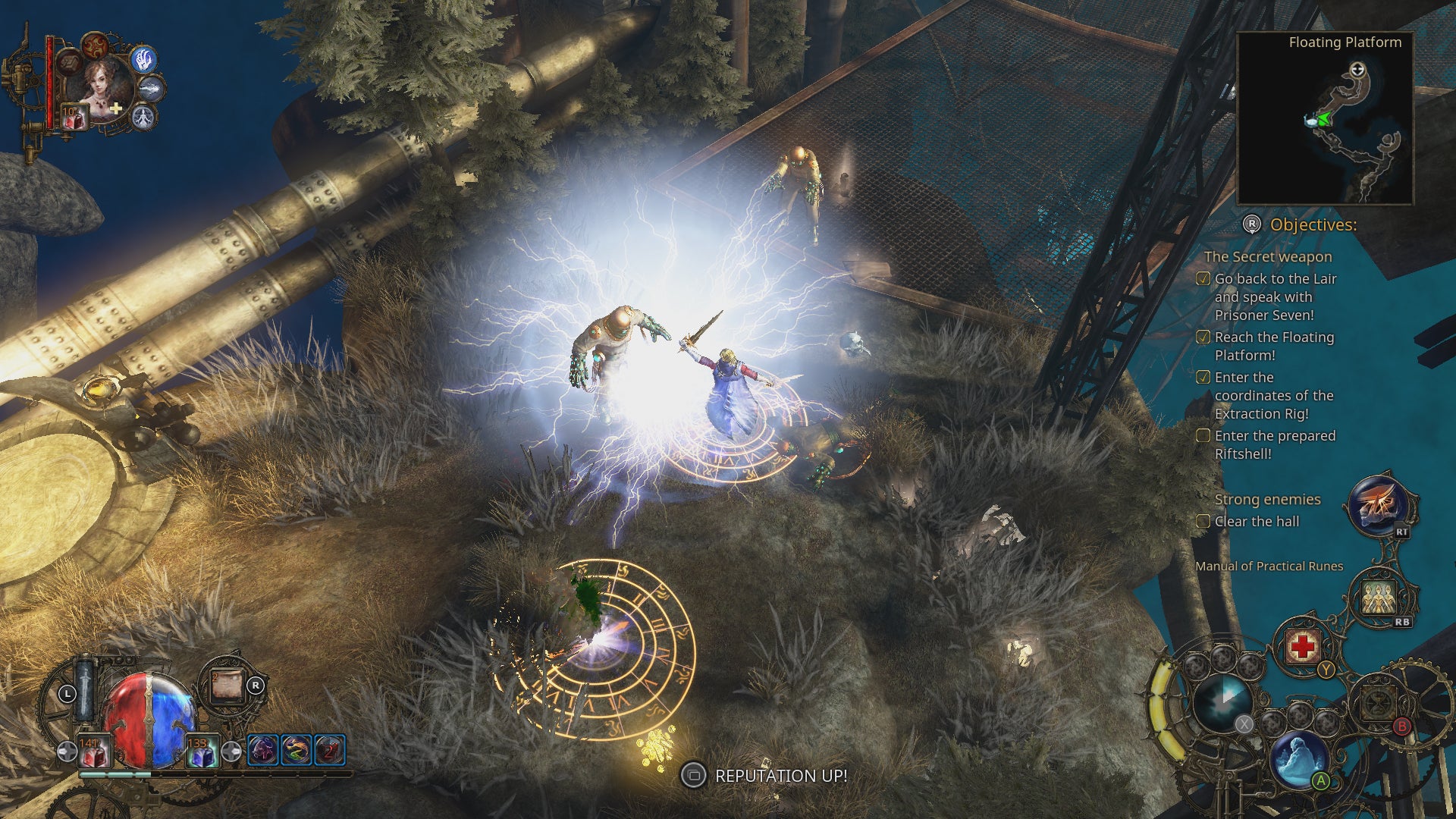Image resolution: width=1456 pixels, height=819 pixels.
Task: Activate the three golden figures skill
Action: click(x=1379, y=598)
